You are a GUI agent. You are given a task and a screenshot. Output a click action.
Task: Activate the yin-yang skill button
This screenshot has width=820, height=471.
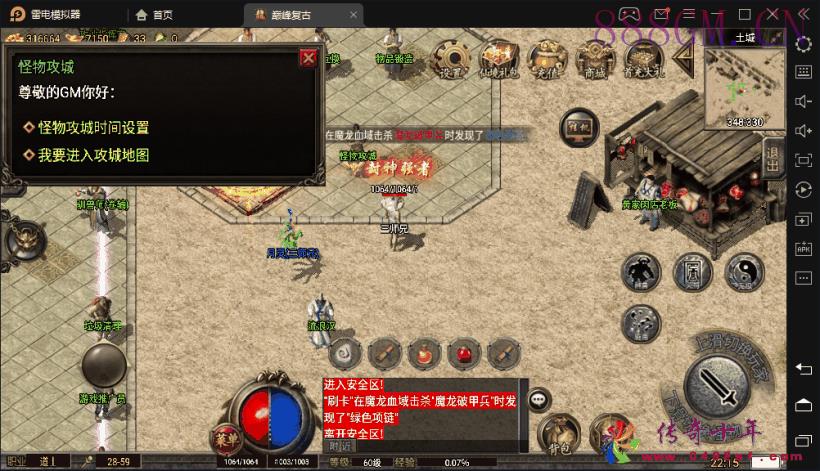[x=744, y=271]
